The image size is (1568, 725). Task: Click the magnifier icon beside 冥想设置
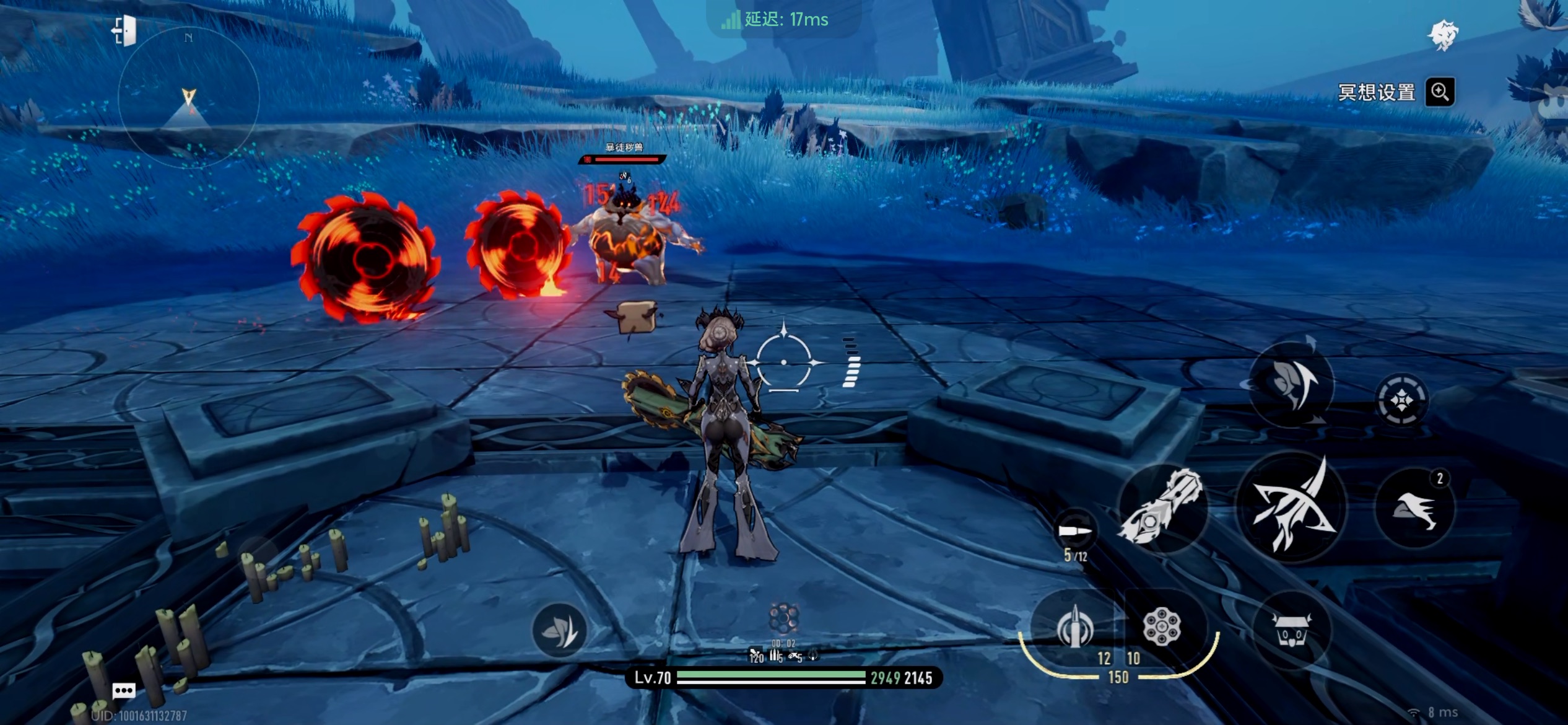click(1440, 92)
